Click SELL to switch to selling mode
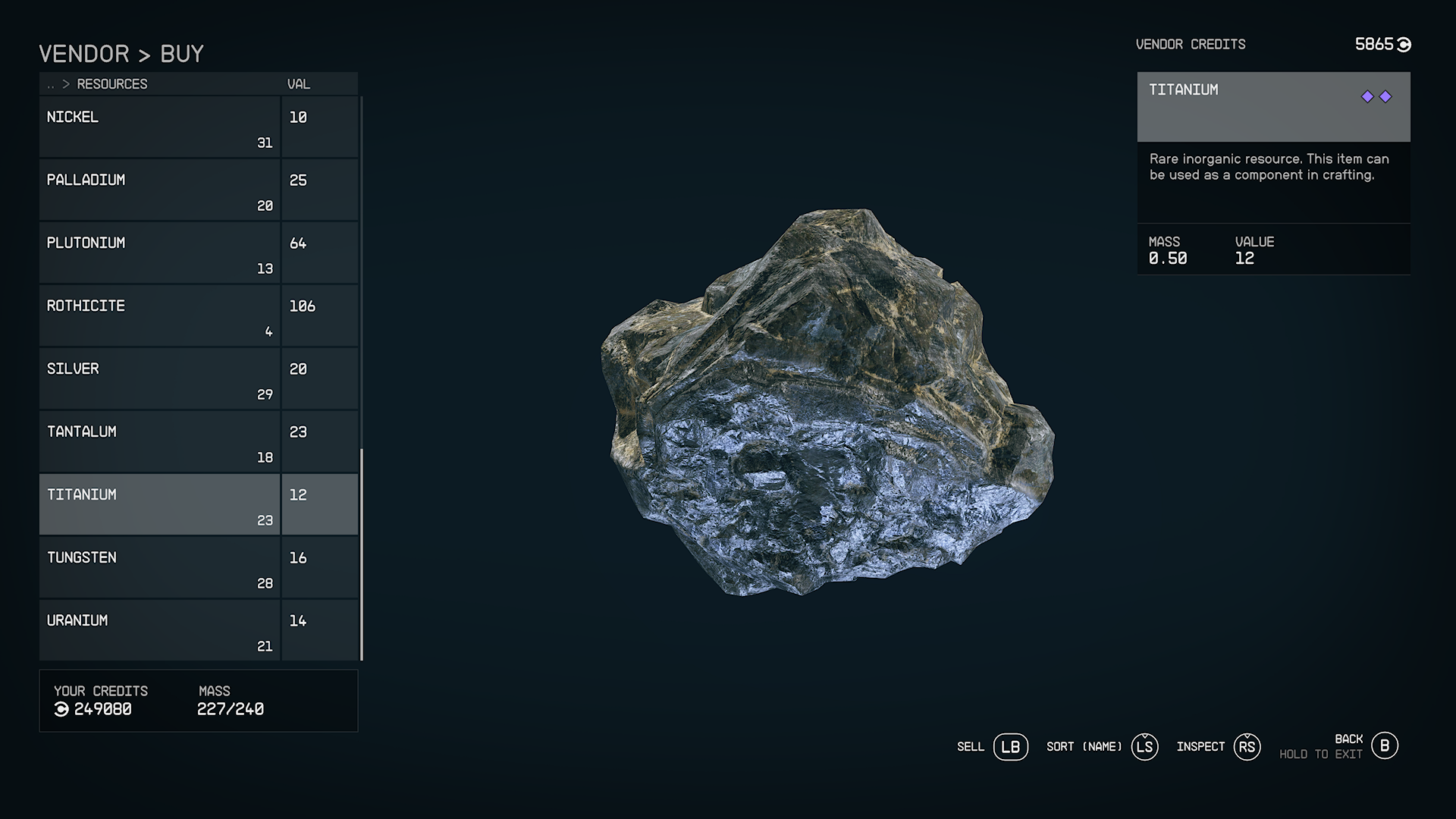Viewport: 1456px width, 819px height. click(x=971, y=747)
